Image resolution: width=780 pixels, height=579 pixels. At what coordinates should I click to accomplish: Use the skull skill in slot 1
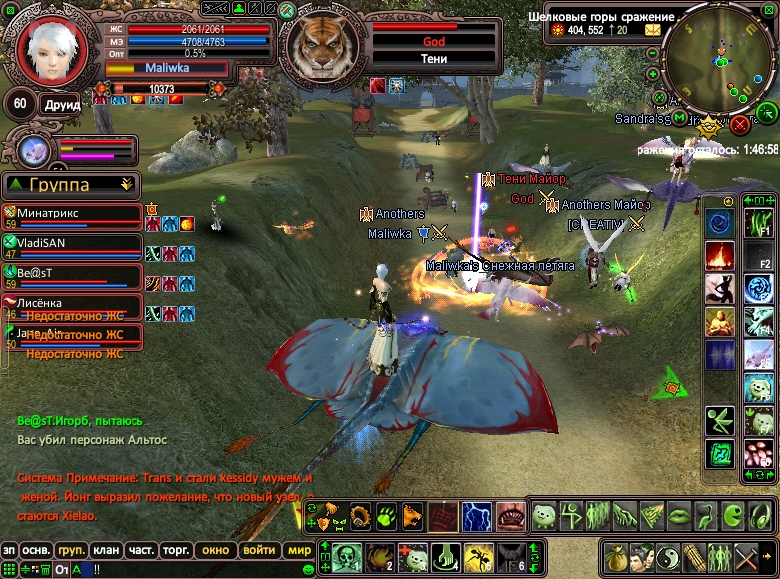click(347, 556)
